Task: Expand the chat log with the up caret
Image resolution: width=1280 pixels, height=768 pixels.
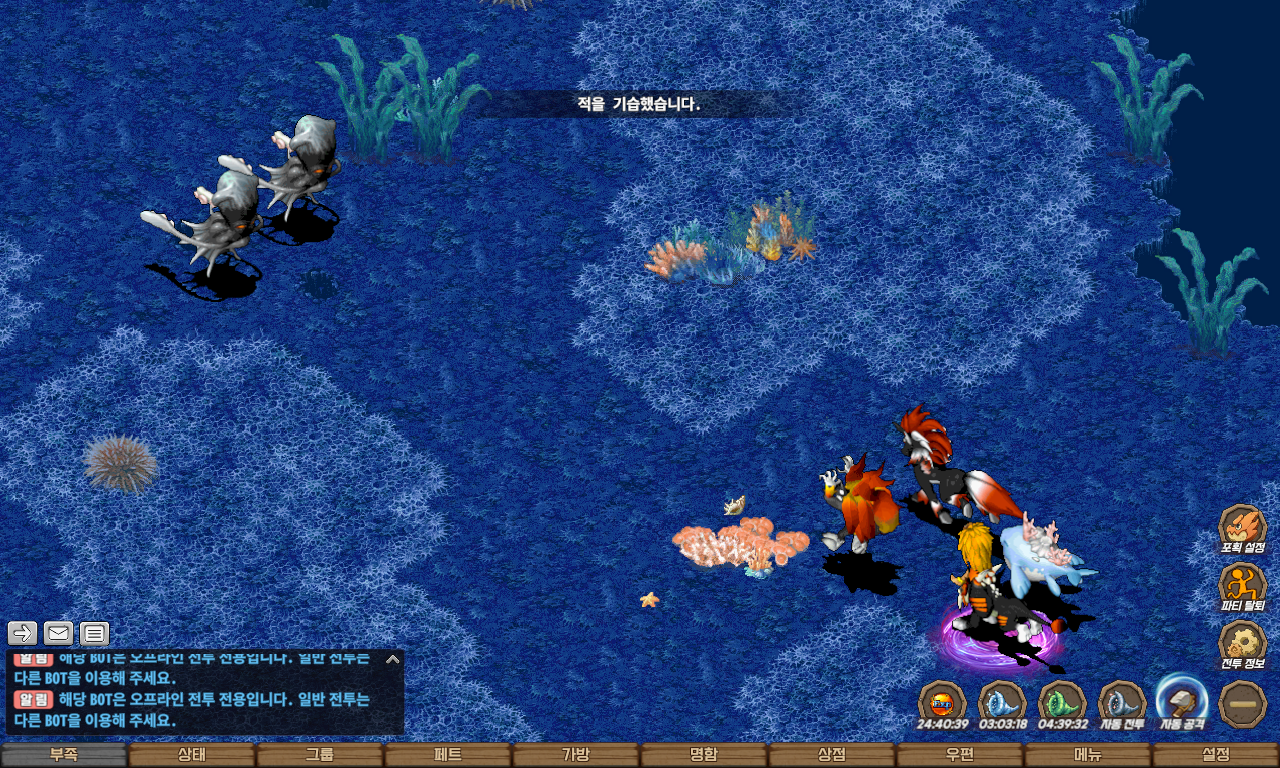Action: [393, 659]
